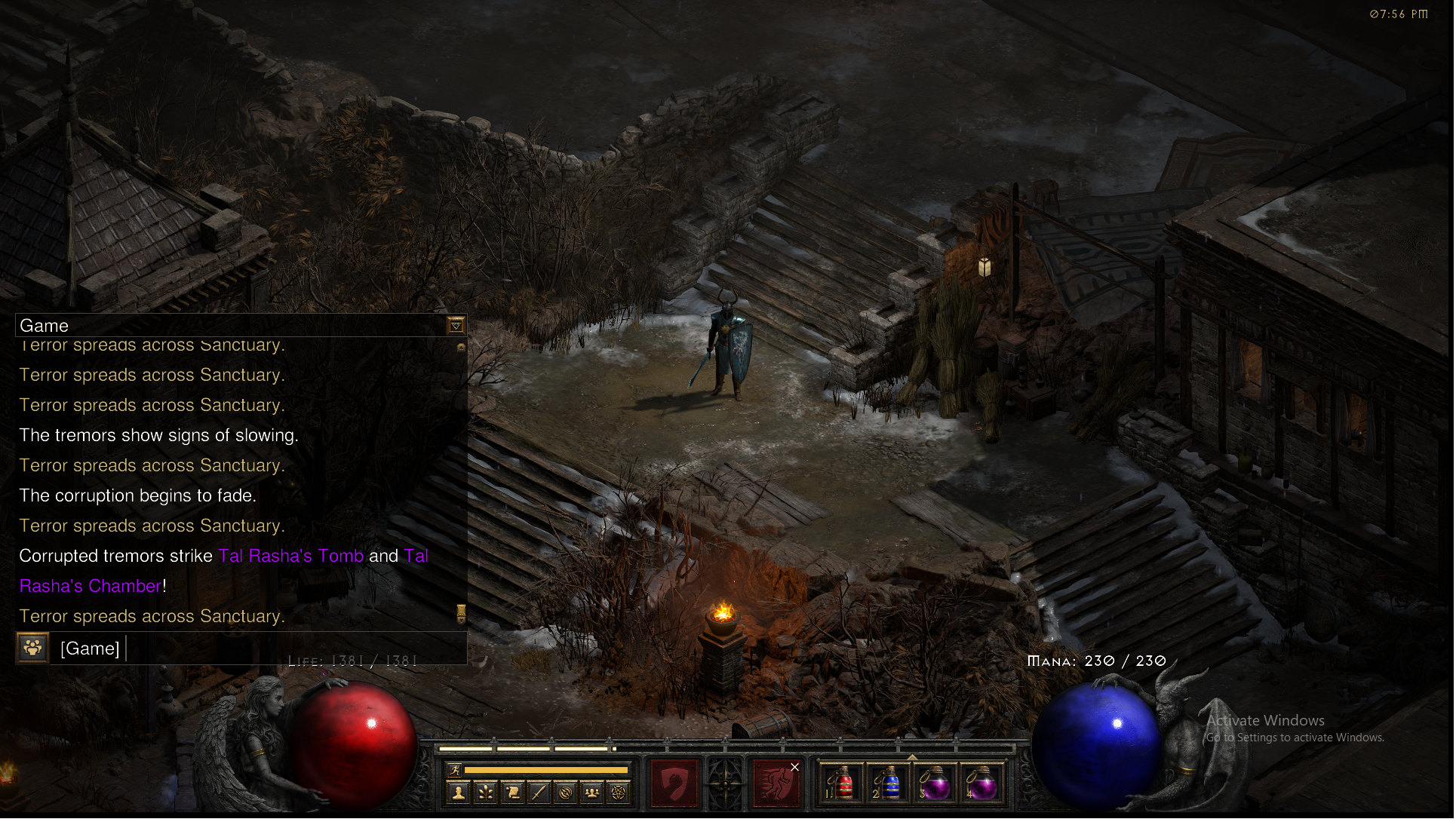Toggle the run/walk running-man button
Image resolution: width=1456 pixels, height=822 pixels.
coord(454,770)
